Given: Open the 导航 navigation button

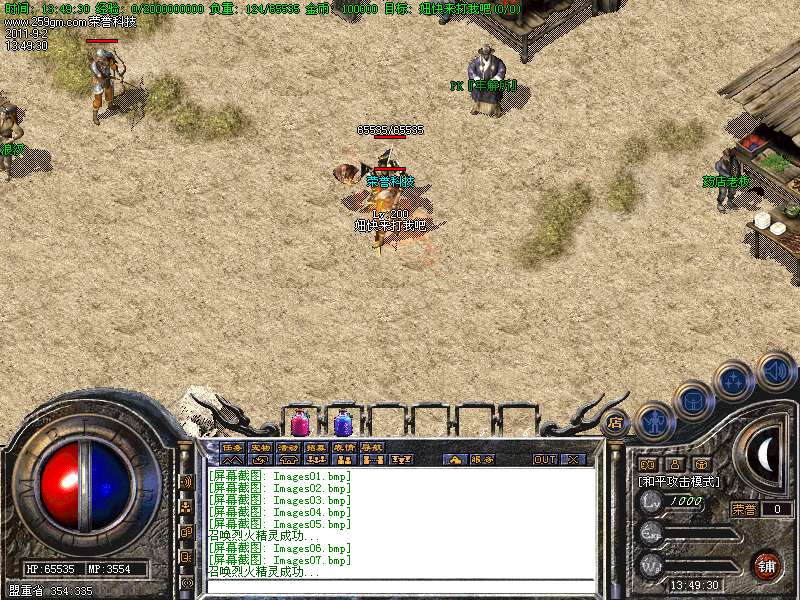Looking at the screenshot, I should [x=372, y=447].
